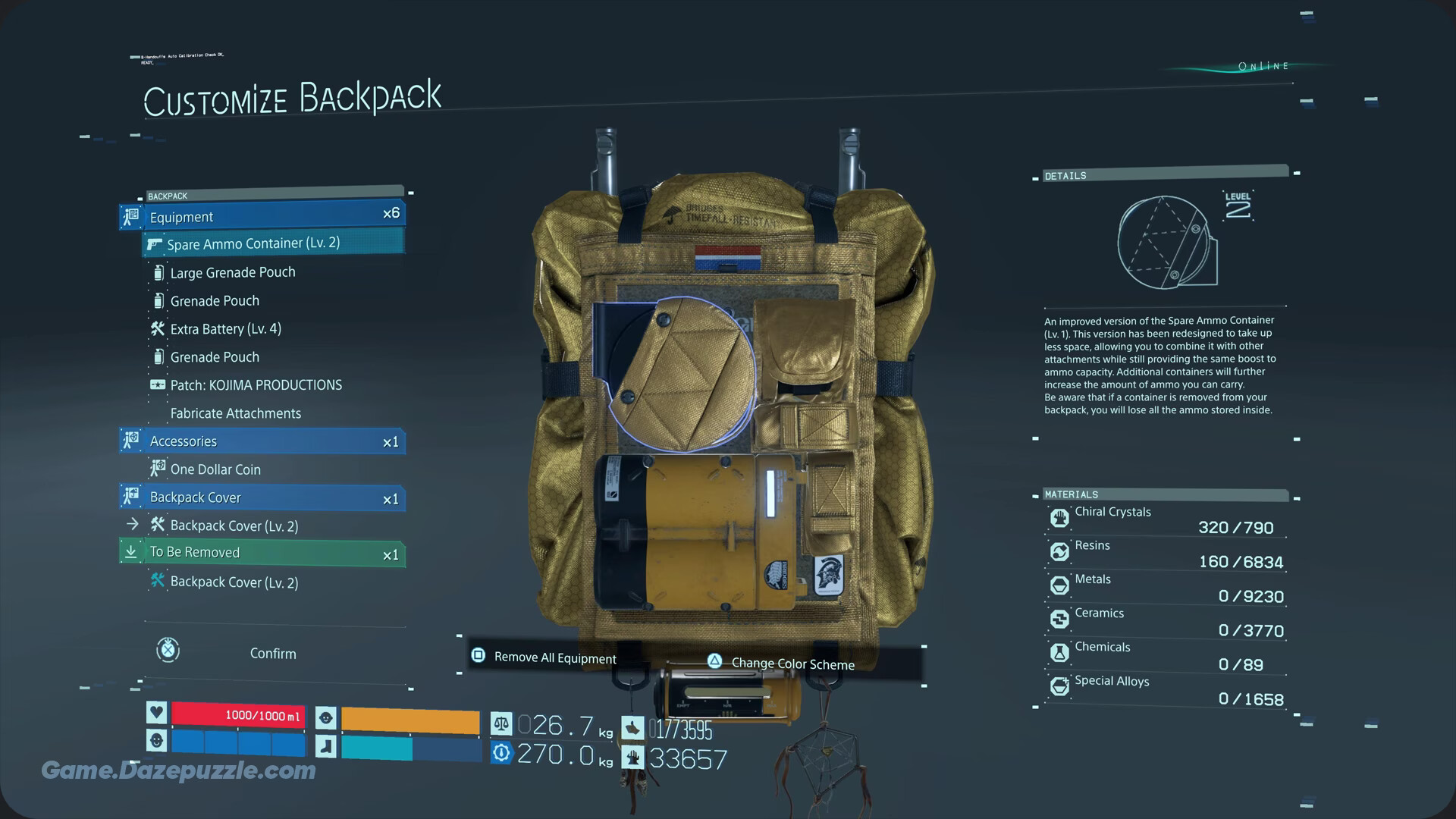Click the Ceramics material icon
1456x819 pixels.
1059,619
